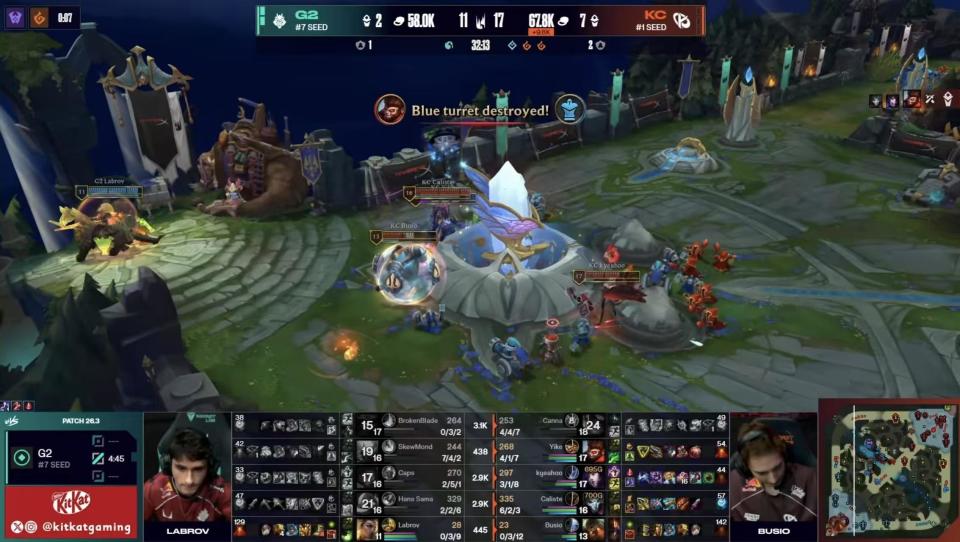The height and width of the screenshot is (542, 960).
Task: Select Busio's champion portrait on scoreboard
Action: coord(596,528)
